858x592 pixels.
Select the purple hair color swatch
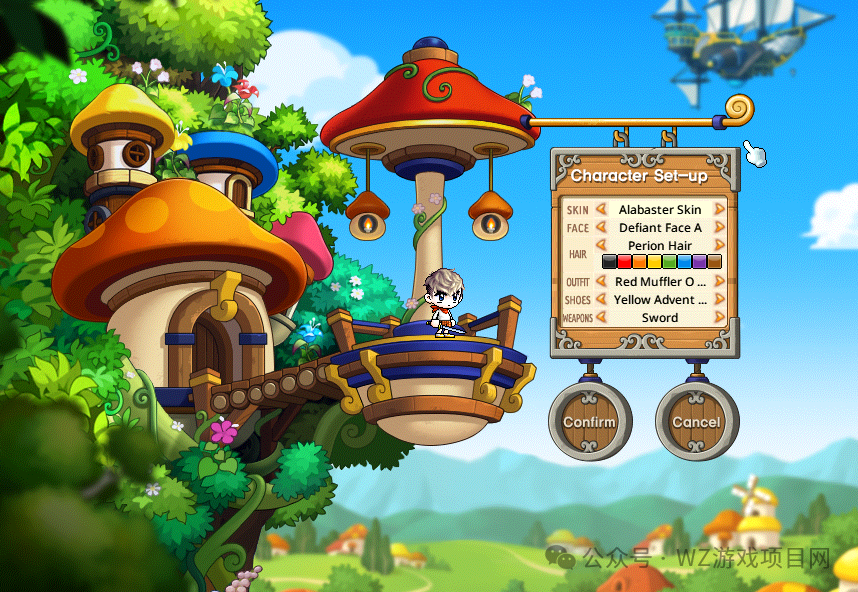point(699,262)
